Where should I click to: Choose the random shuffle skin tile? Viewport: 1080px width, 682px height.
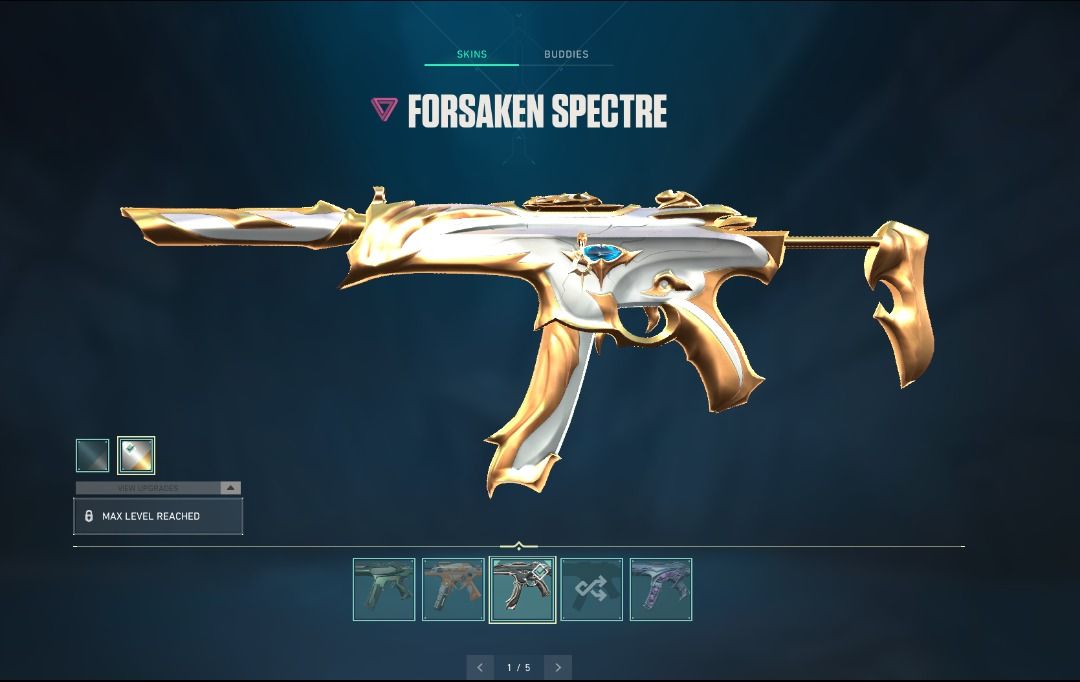coord(592,589)
